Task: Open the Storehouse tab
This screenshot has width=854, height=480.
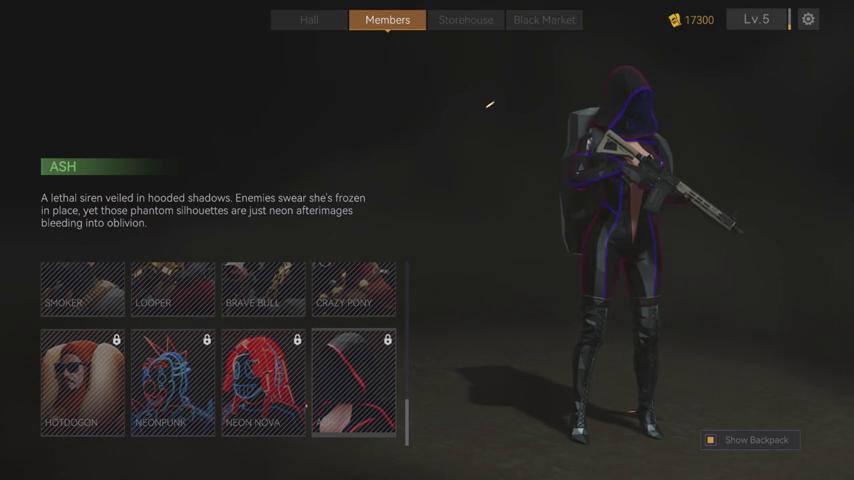Action: tap(466, 20)
